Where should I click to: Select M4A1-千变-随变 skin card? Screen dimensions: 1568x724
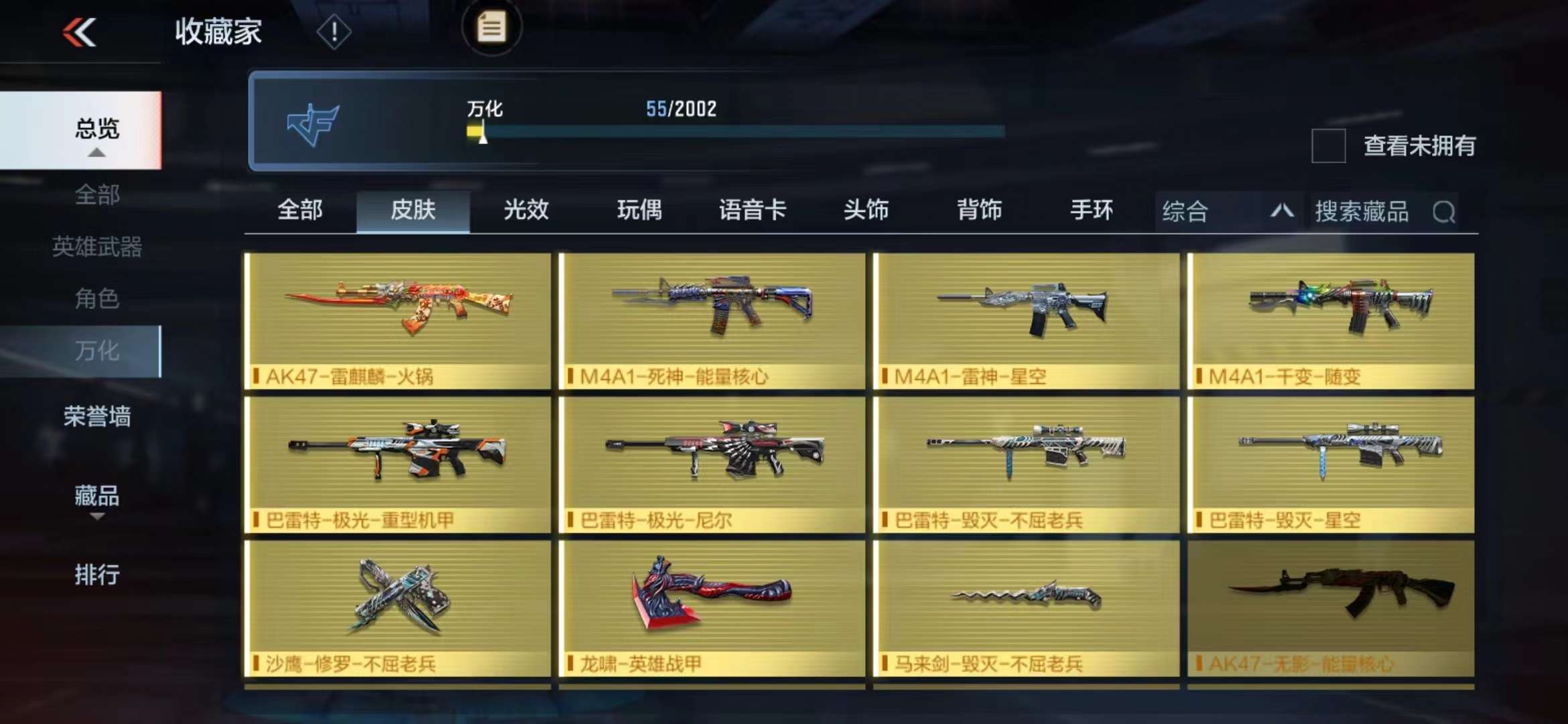point(1331,320)
